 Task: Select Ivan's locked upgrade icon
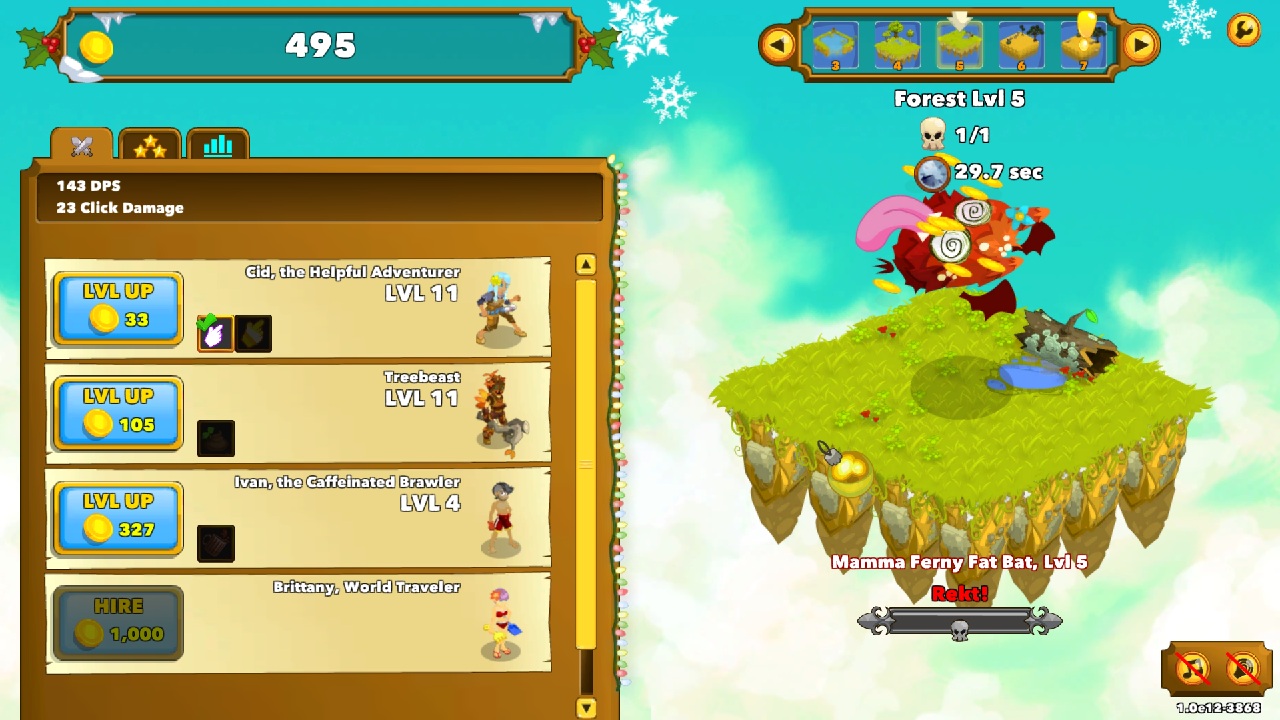coord(216,543)
